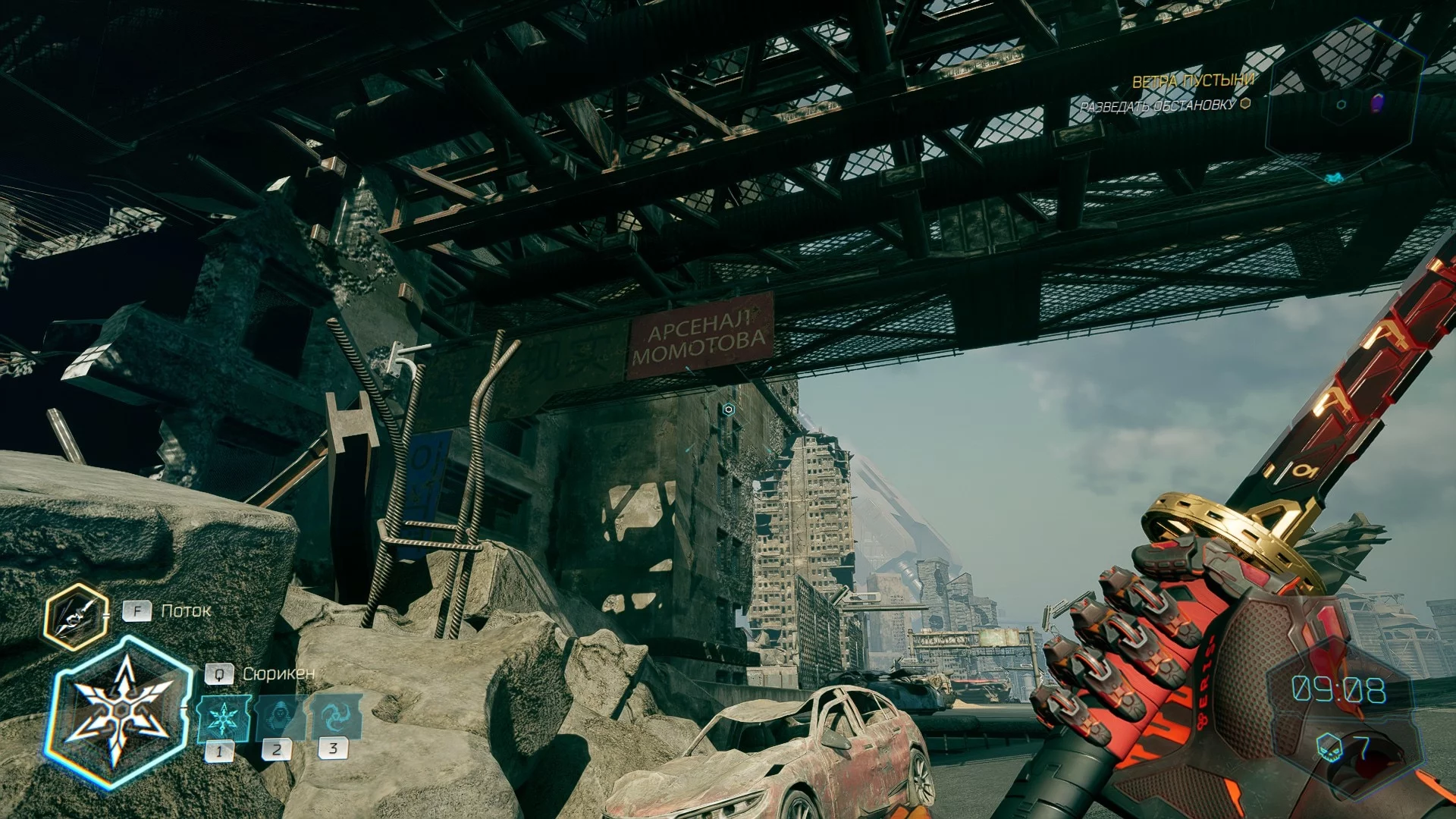Click the cyan marker at minimap's bottom
This screenshot has height=819, width=1456.
[1333, 178]
